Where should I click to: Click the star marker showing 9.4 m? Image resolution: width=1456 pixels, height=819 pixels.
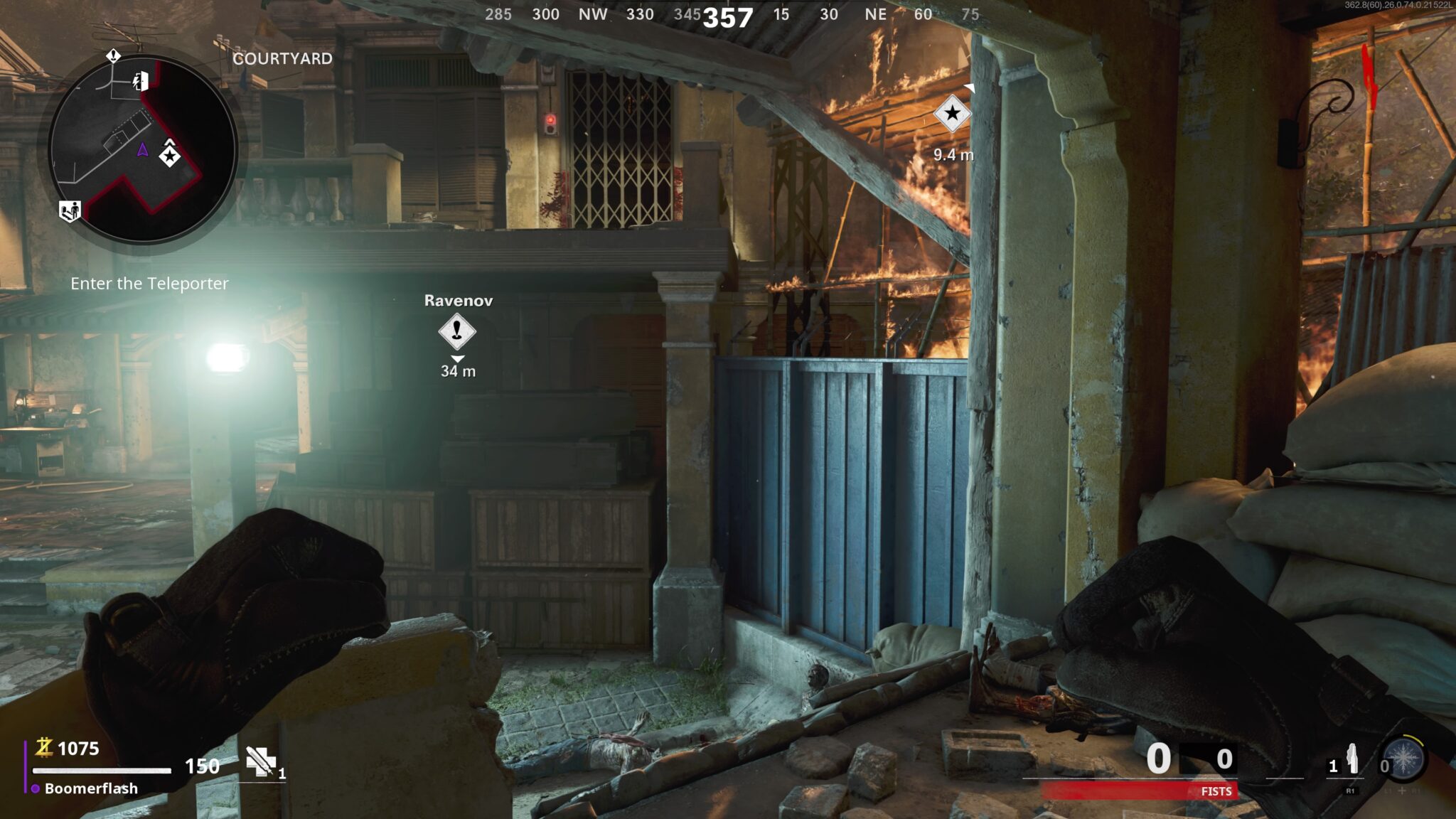(x=953, y=112)
